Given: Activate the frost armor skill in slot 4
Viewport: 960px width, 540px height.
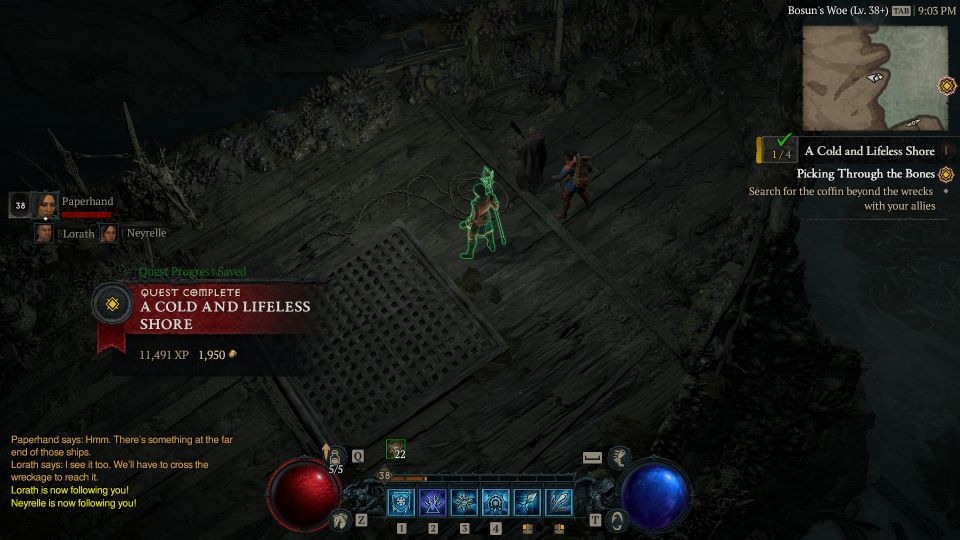Looking at the screenshot, I should [496, 502].
